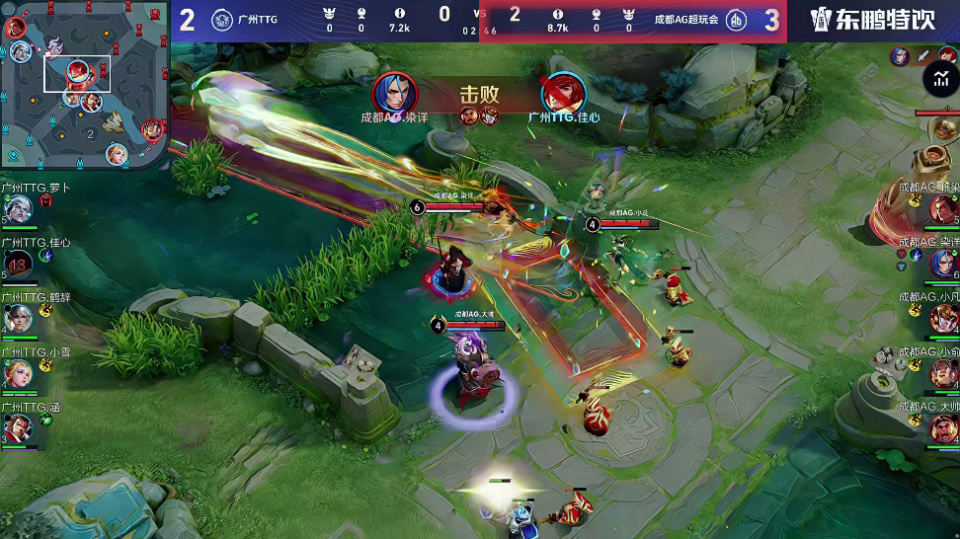Select 广州TTG.萝卜 player portrait
Image resolution: width=960 pixels, height=539 pixels.
[18, 210]
